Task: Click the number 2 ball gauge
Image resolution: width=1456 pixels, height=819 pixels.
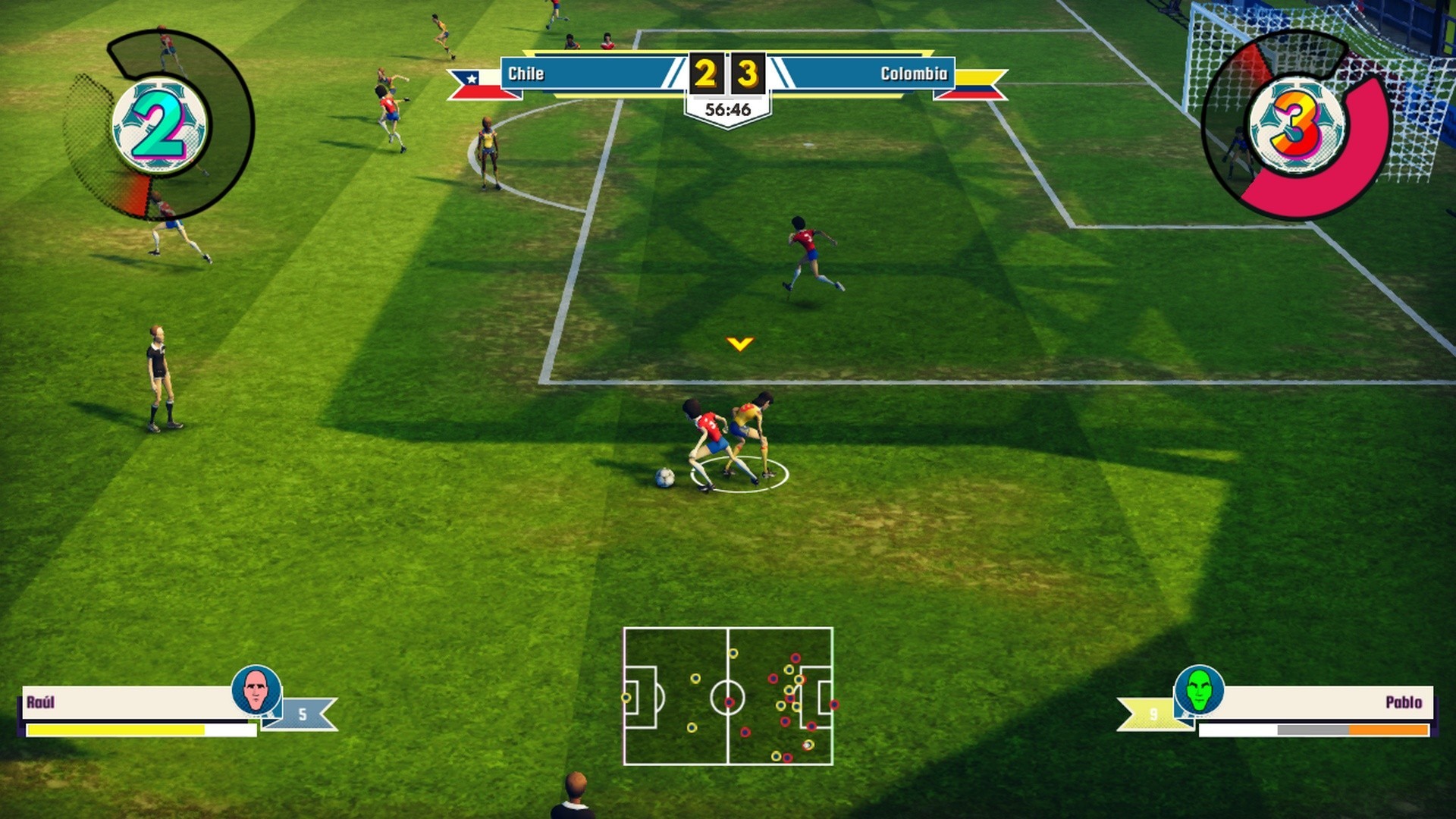Action: tap(158, 126)
